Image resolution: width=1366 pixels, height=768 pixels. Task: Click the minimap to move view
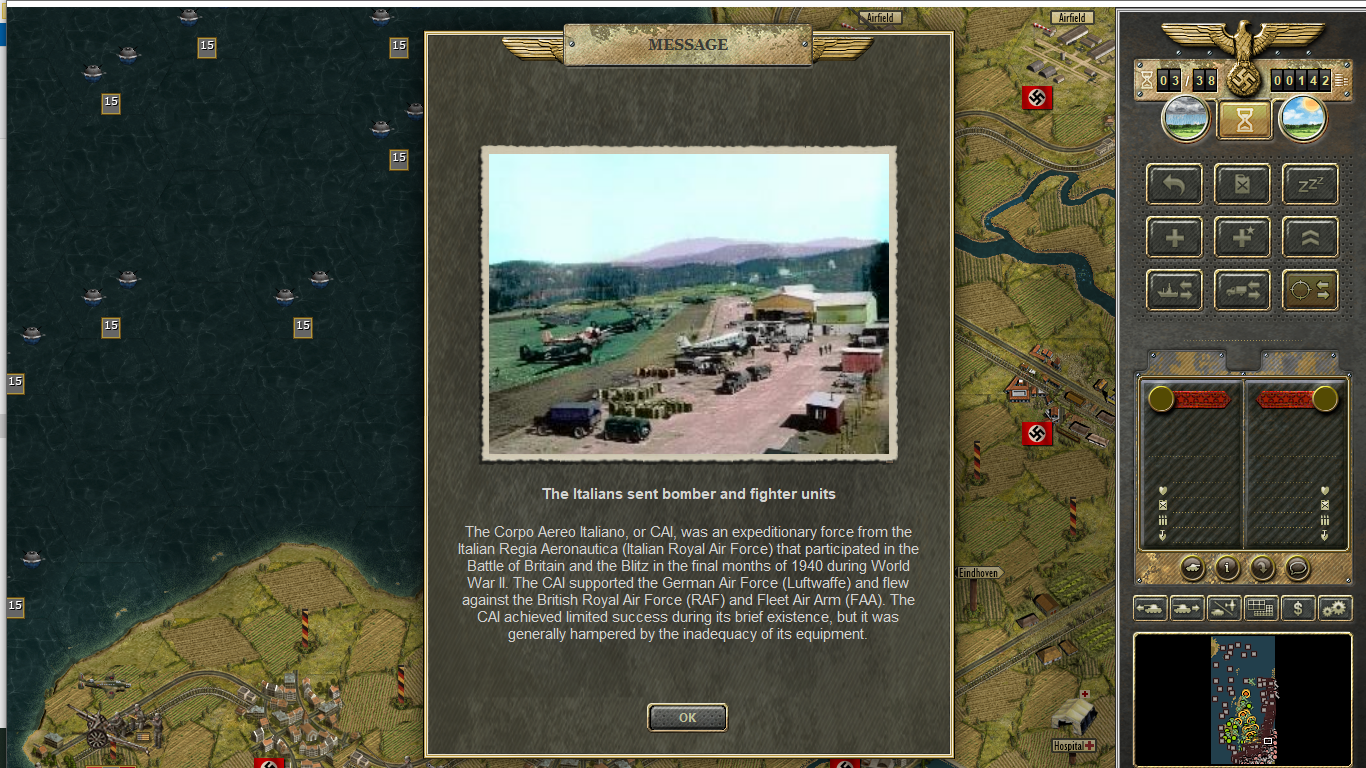click(1242, 699)
